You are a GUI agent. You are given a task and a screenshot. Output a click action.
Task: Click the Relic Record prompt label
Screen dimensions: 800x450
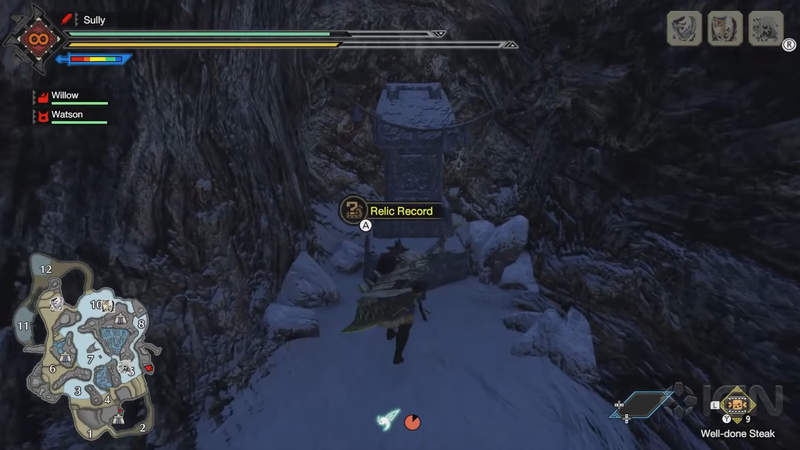(400, 211)
